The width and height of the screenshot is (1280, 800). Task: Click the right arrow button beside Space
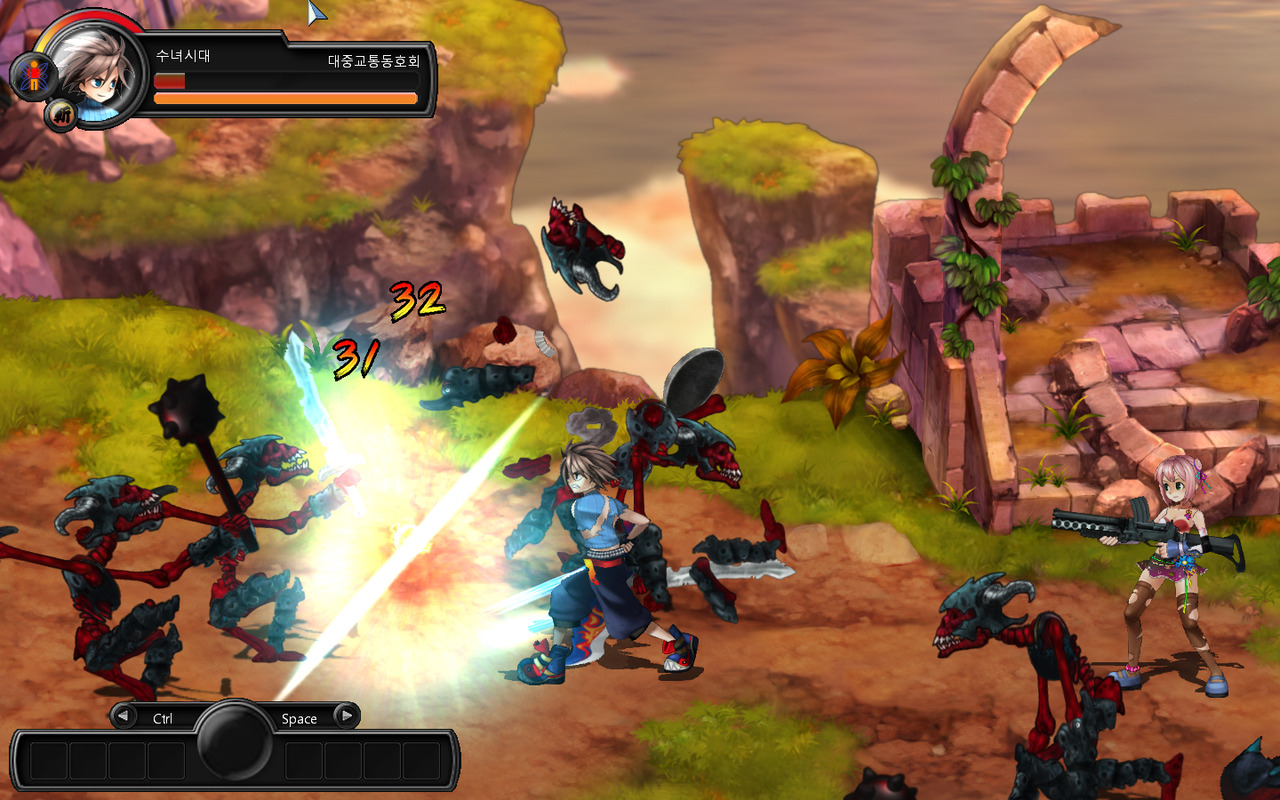[346, 716]
